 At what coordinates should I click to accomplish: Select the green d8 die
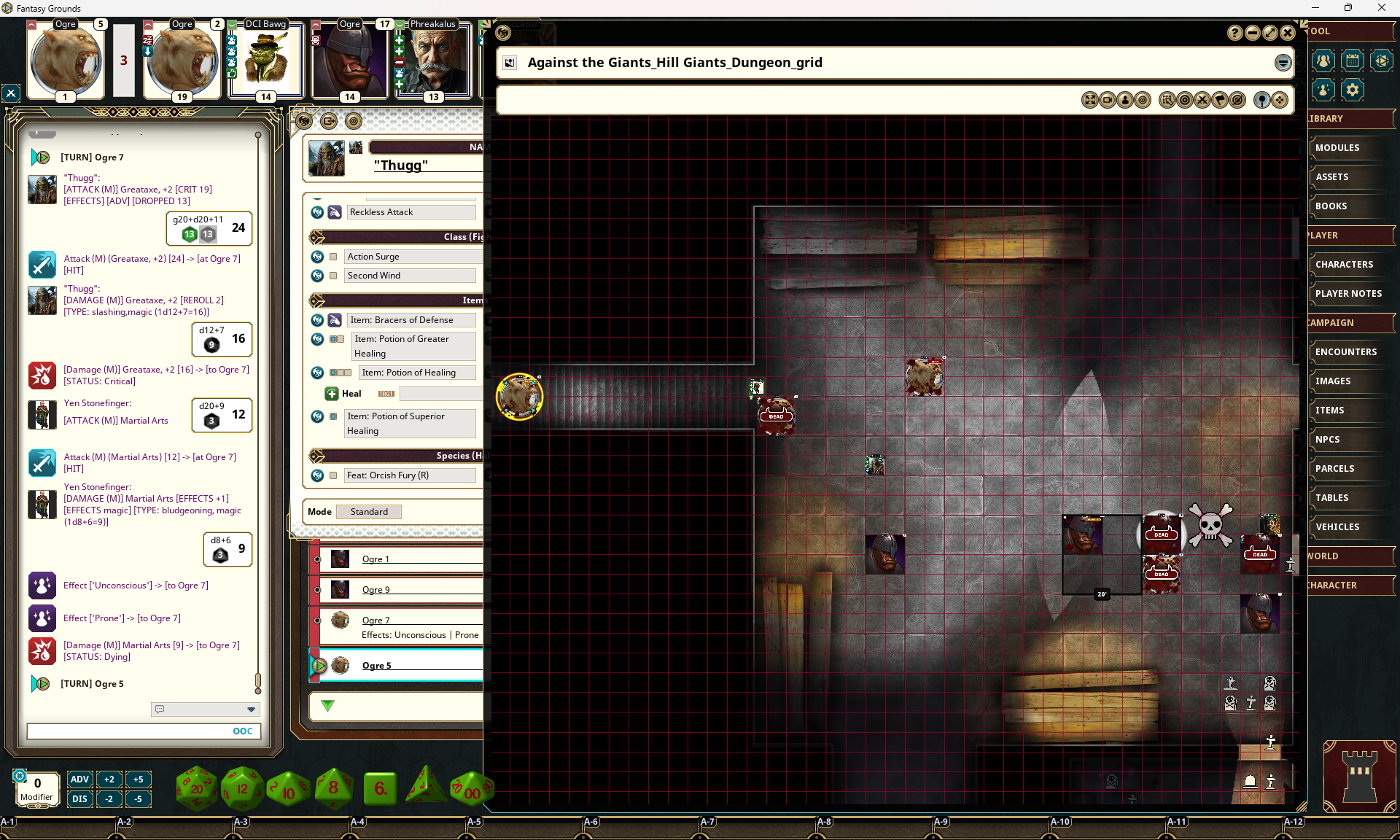(333, 788)
